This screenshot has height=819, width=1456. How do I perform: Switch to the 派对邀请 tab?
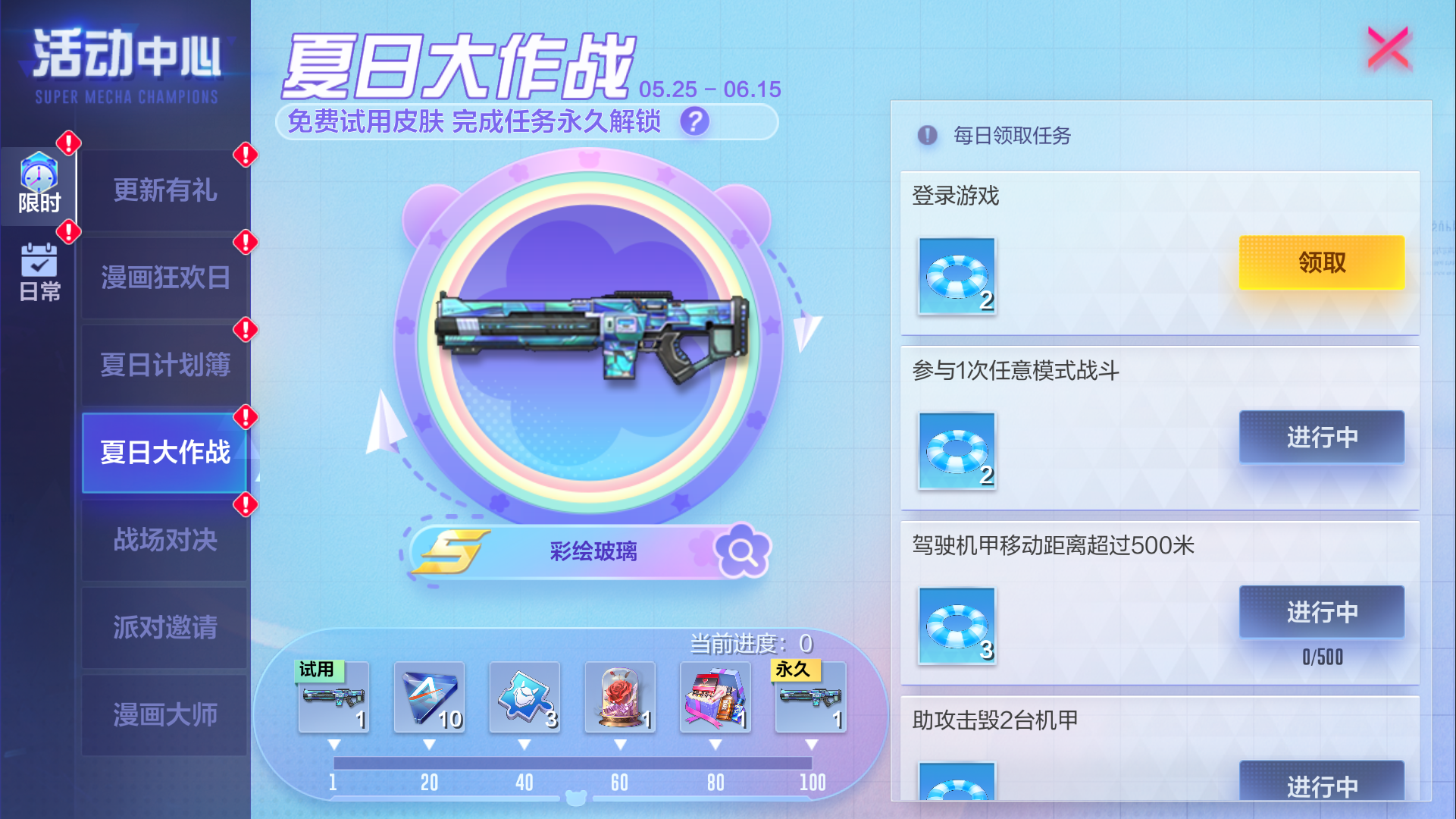(163, 628)
